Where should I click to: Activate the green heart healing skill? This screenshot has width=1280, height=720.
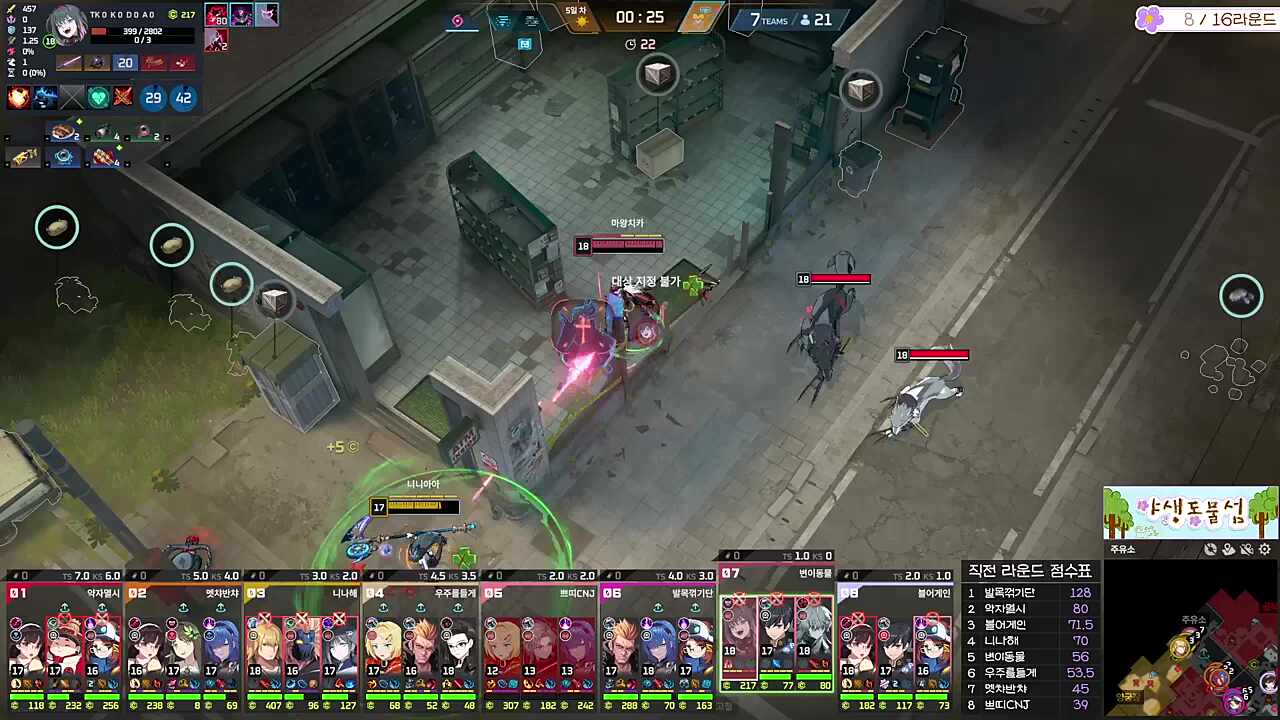pyautogui.click(x=97, y=97)
